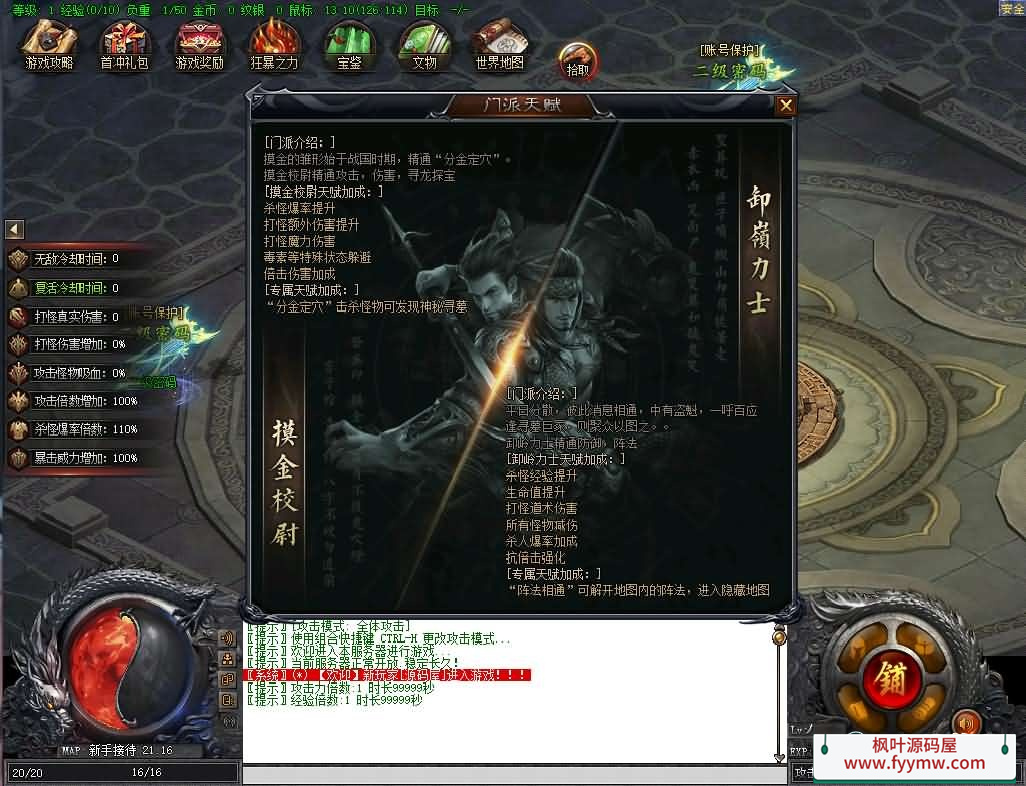
Task: Close the 门派天赋 window
Action: click(786, 105)
